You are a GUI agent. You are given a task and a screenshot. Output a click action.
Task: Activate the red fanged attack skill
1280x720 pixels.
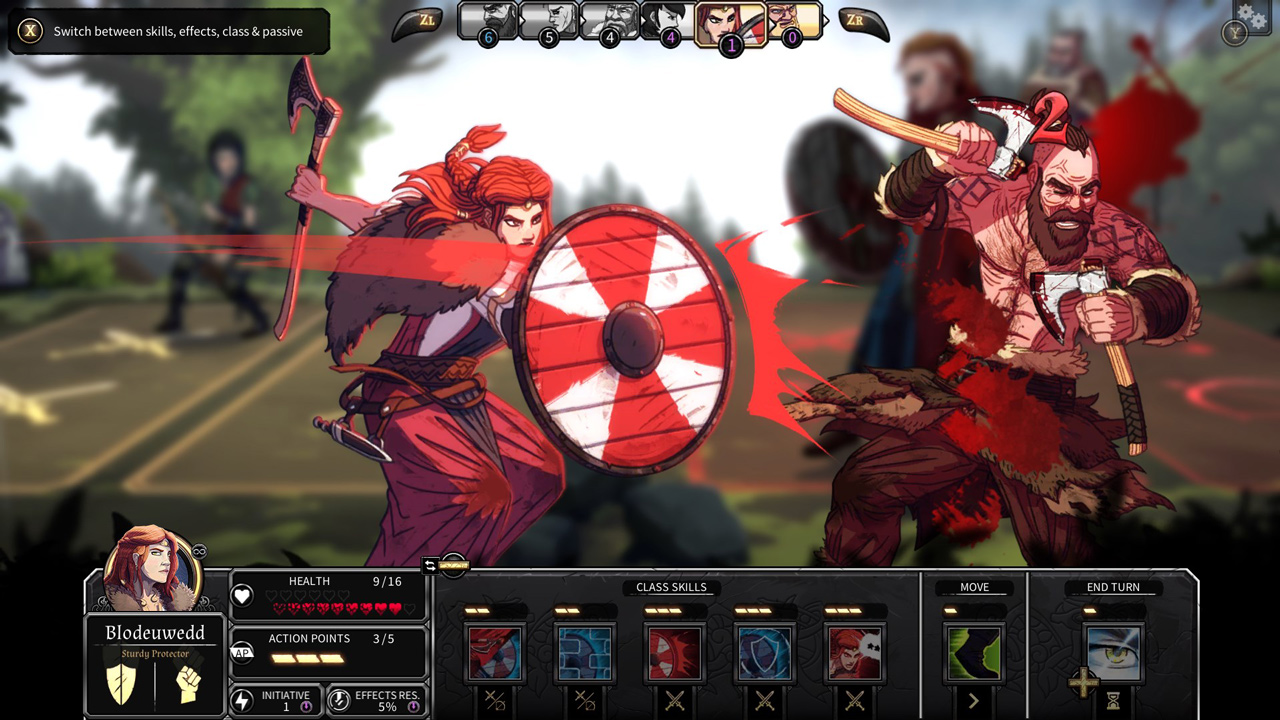click(x=675, y=651)
